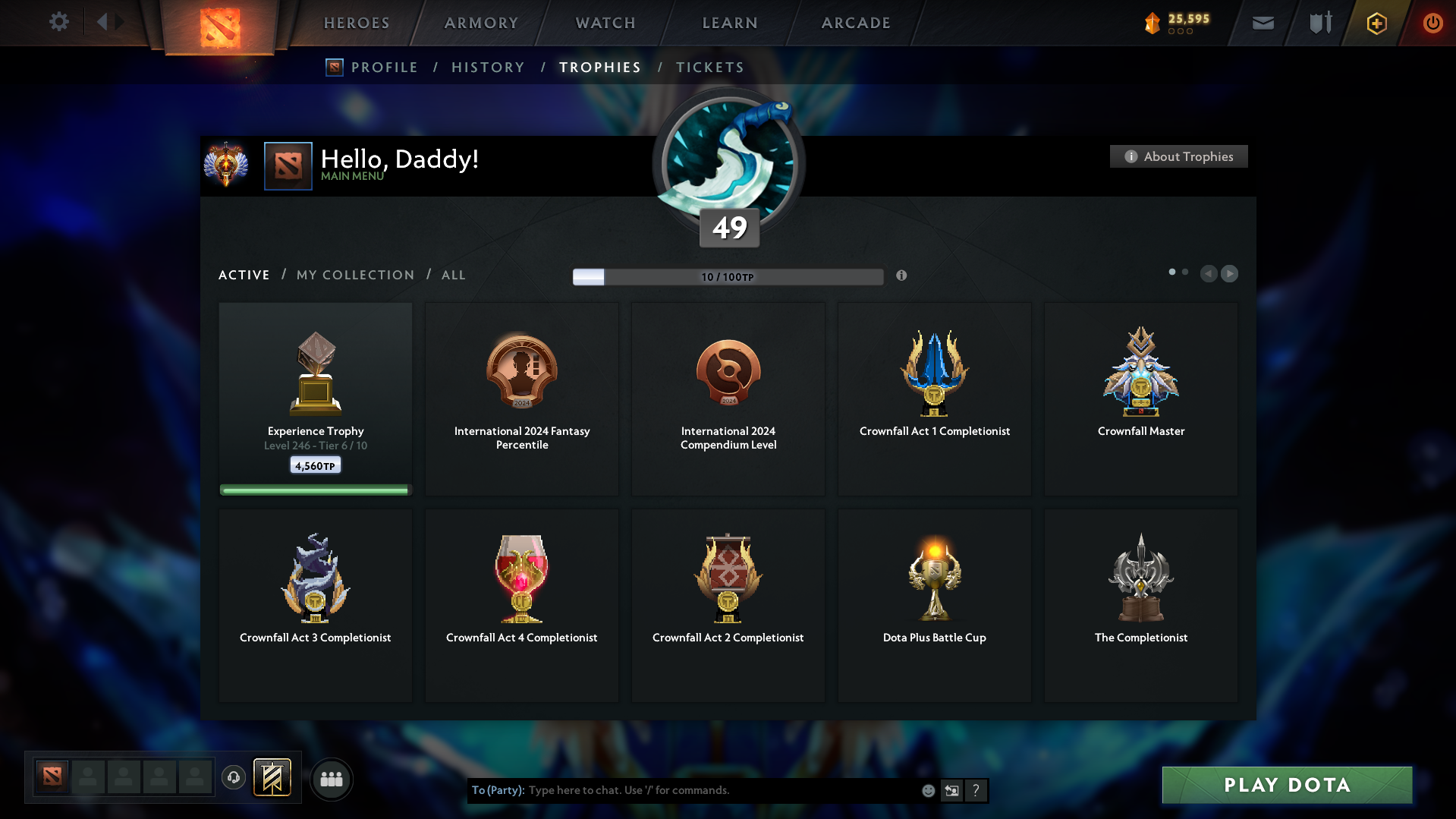1456x819 pixels.
Task: Click the PLAY DOTA button
Action: click(1285, 785)
